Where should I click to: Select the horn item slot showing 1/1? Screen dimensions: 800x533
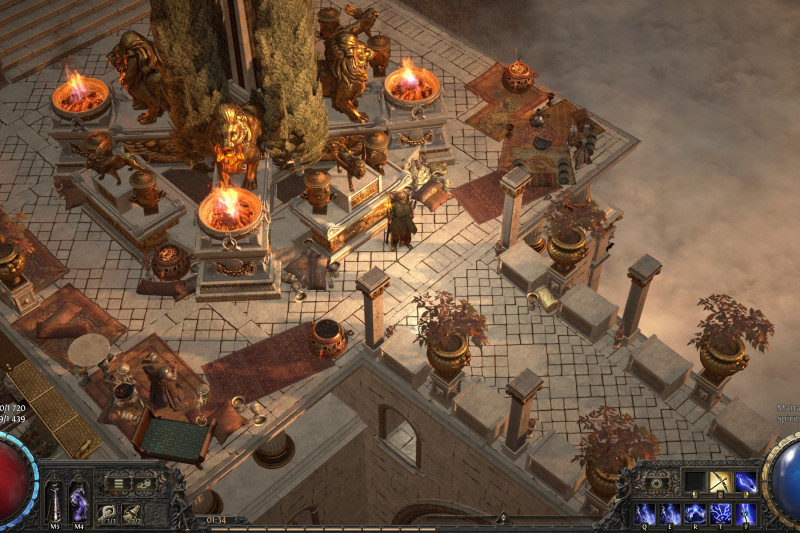tap(106, 512)
